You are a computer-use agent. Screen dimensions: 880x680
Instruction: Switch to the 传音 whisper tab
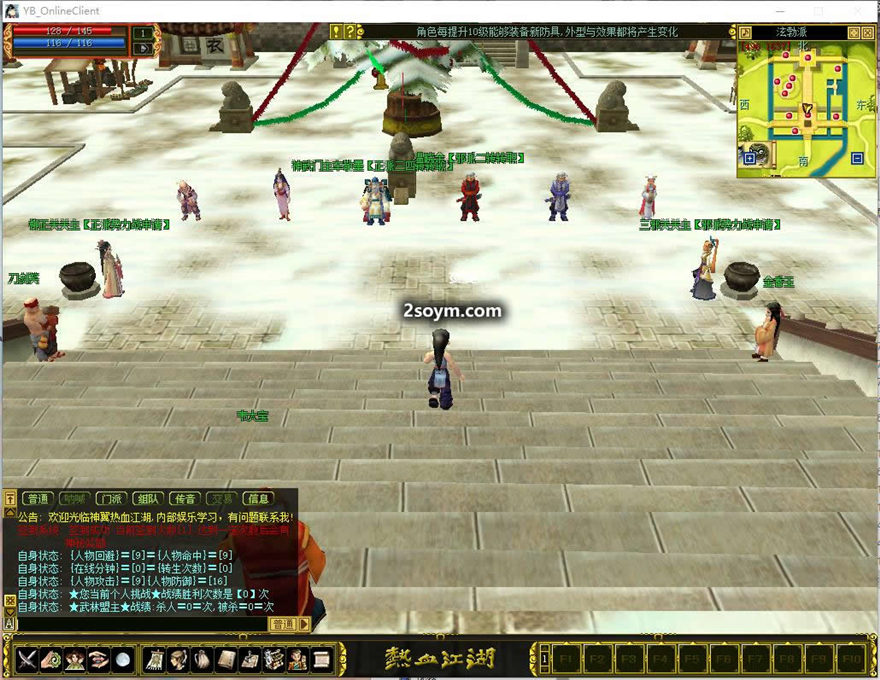point(184,498)
